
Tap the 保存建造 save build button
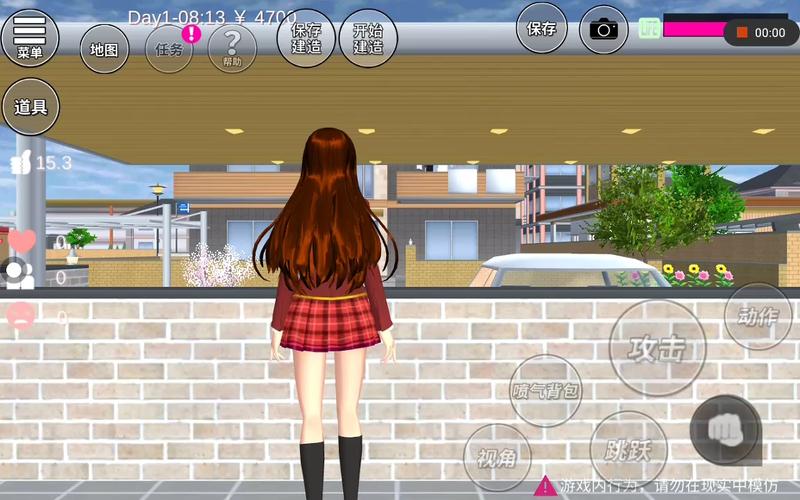point(305,39)
